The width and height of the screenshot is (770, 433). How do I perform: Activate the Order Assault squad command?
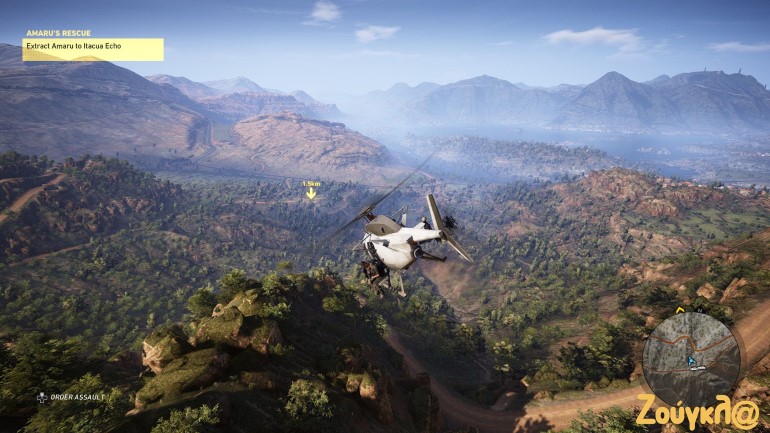coord(70,397)
